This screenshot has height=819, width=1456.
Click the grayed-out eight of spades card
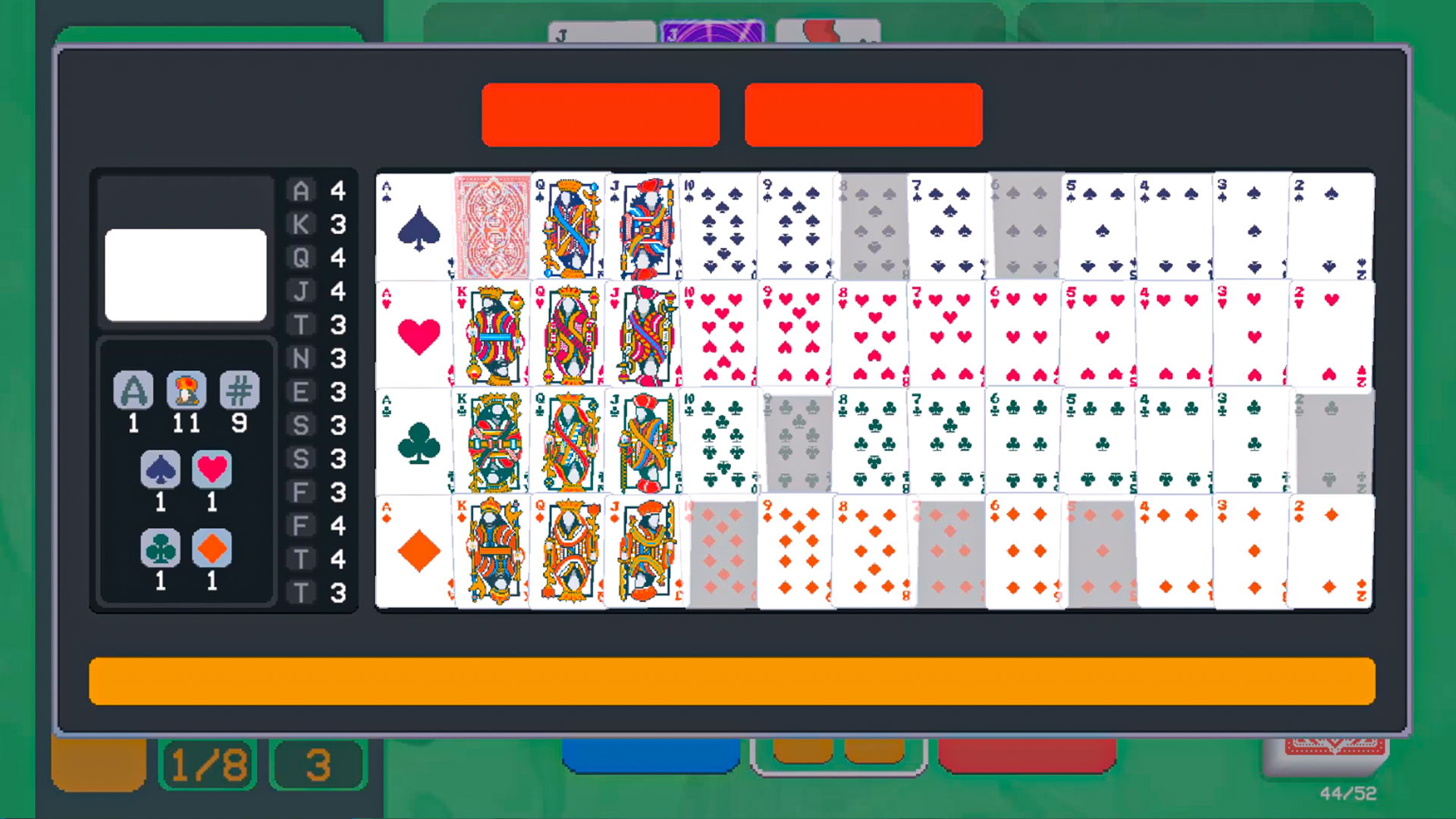point(871,225)
